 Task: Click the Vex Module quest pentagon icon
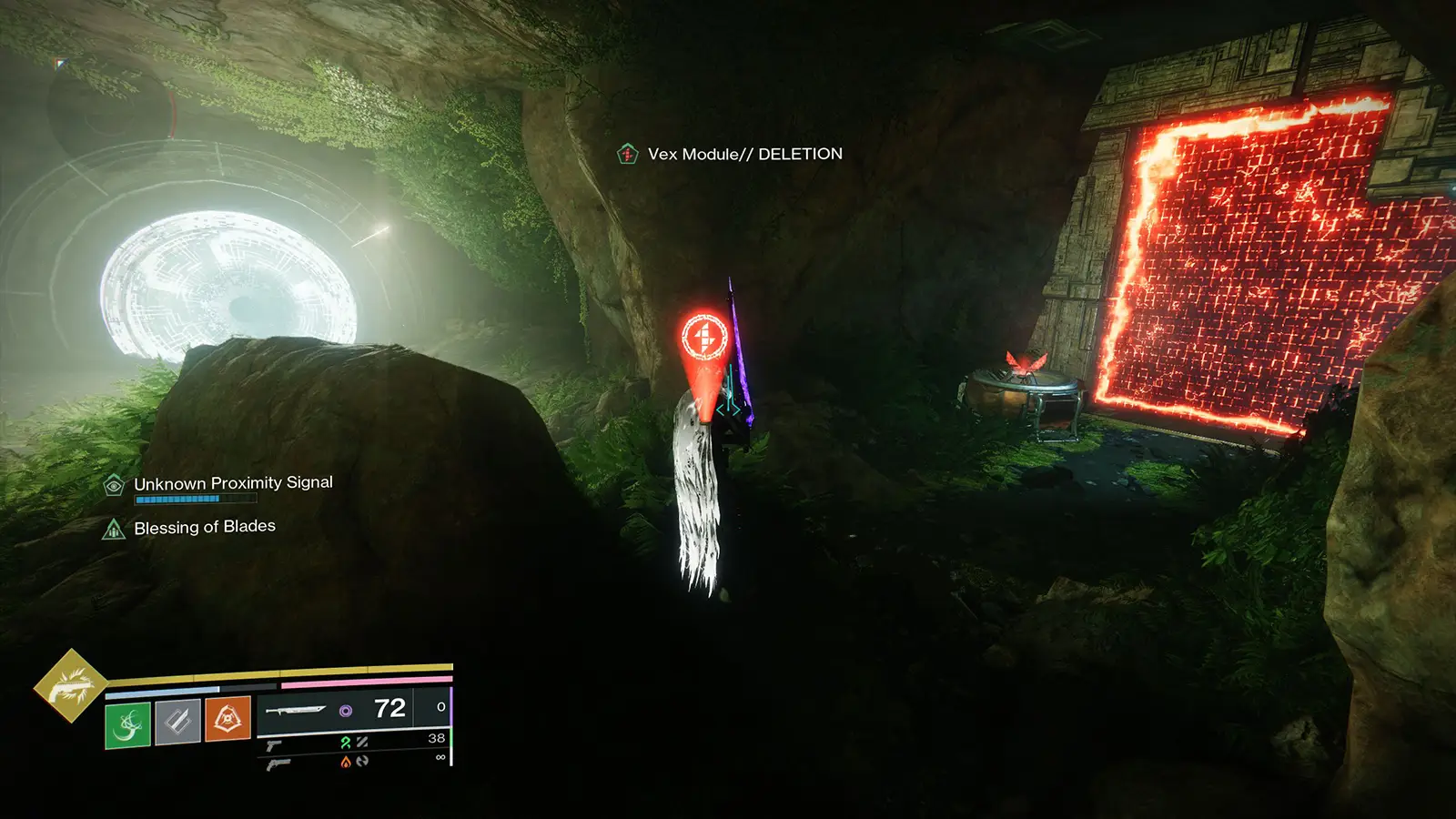coord(627,154)
